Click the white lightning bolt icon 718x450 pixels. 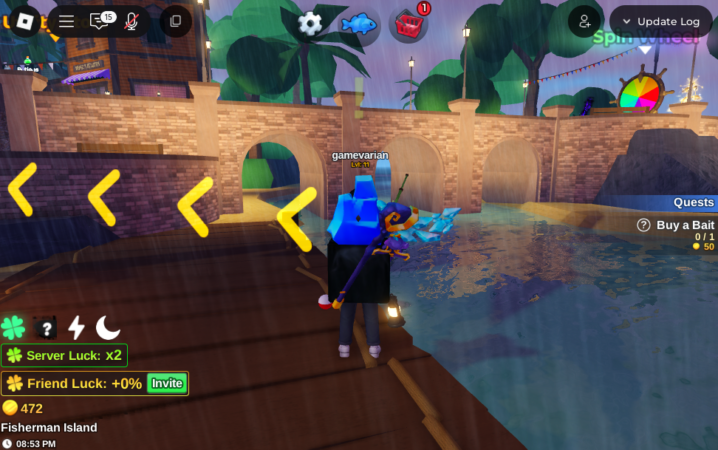point(76,327)
